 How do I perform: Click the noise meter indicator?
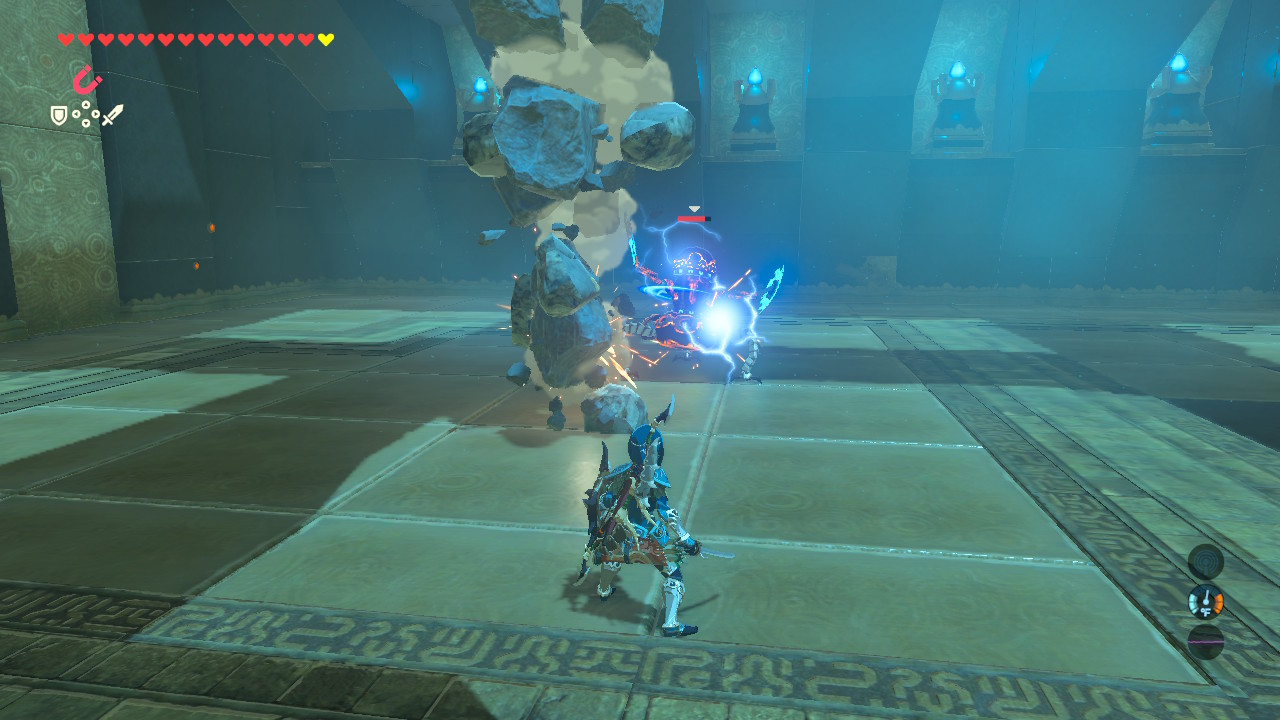(x=1206, y=640)
